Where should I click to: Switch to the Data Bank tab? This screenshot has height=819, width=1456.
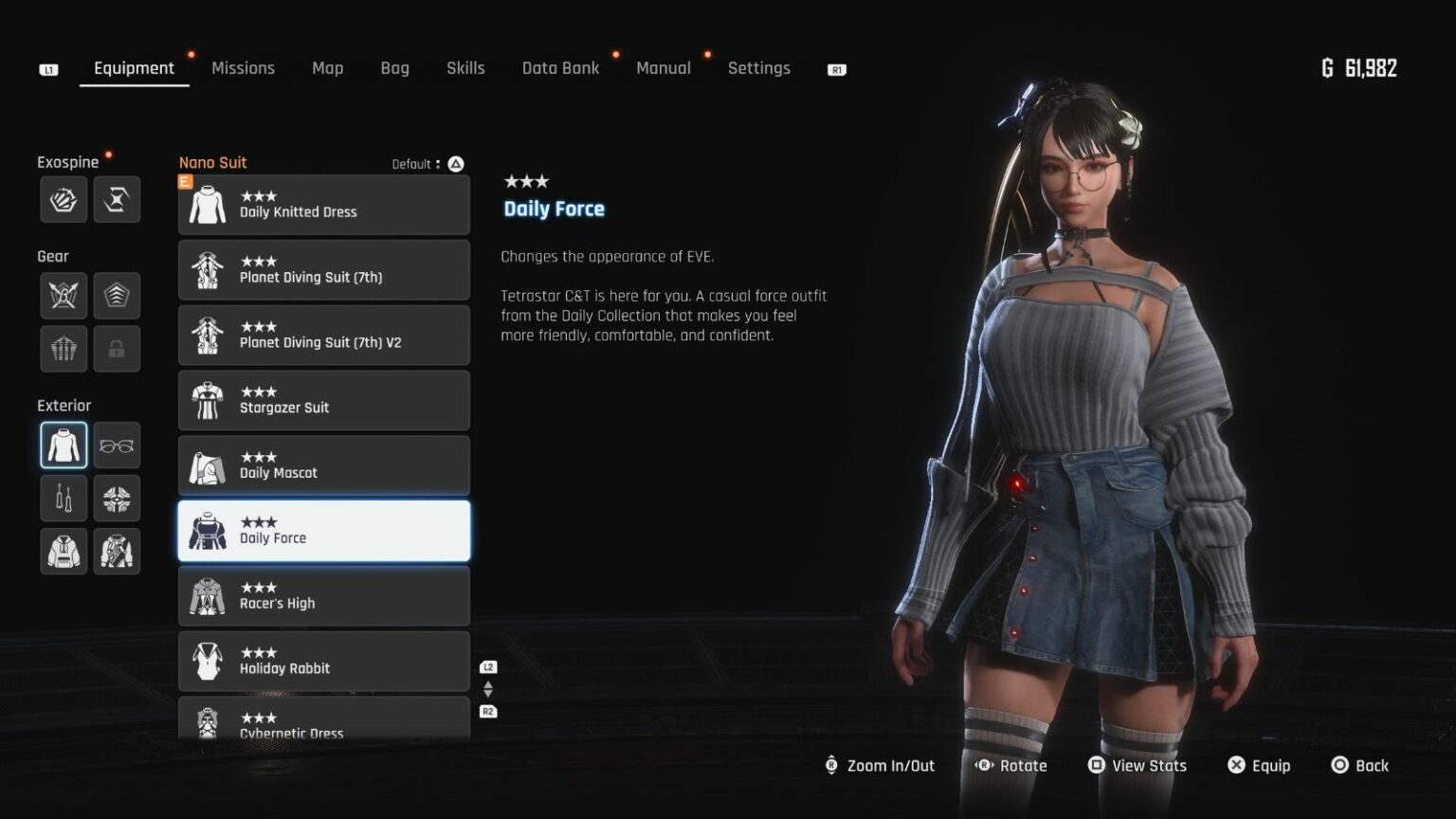(x=560, y=67)
